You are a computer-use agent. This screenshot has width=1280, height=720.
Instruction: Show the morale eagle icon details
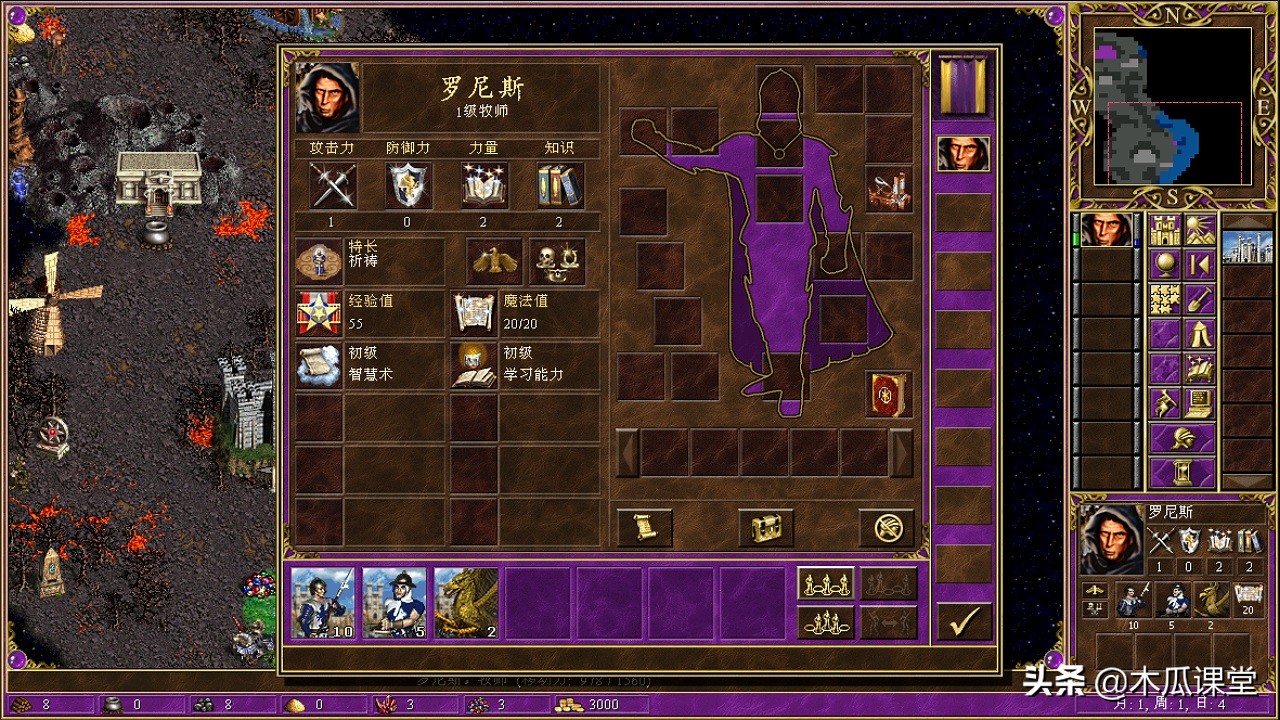click(x=494, y=262)
